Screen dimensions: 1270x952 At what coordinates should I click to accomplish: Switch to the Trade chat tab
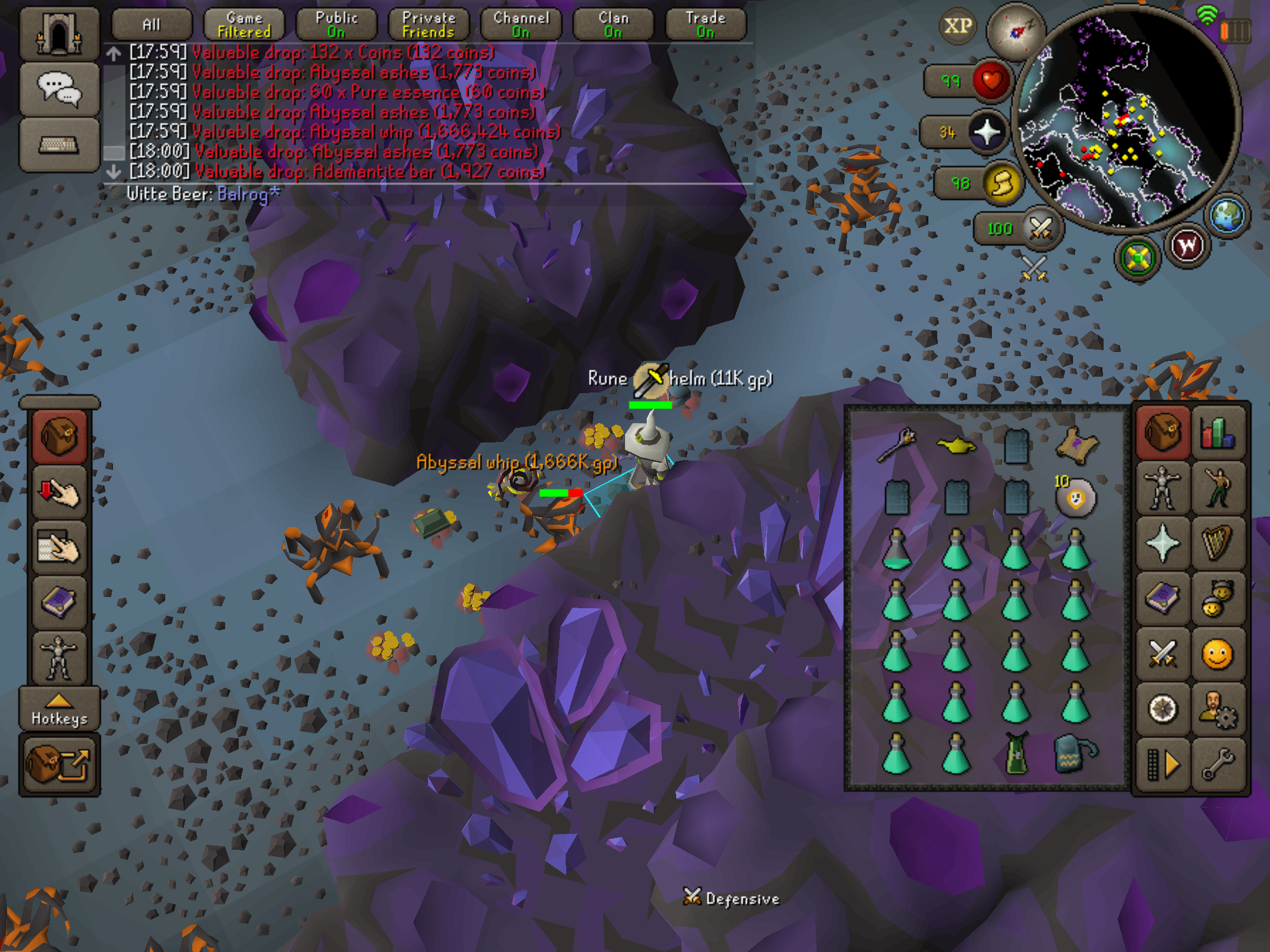click(706, 25)
